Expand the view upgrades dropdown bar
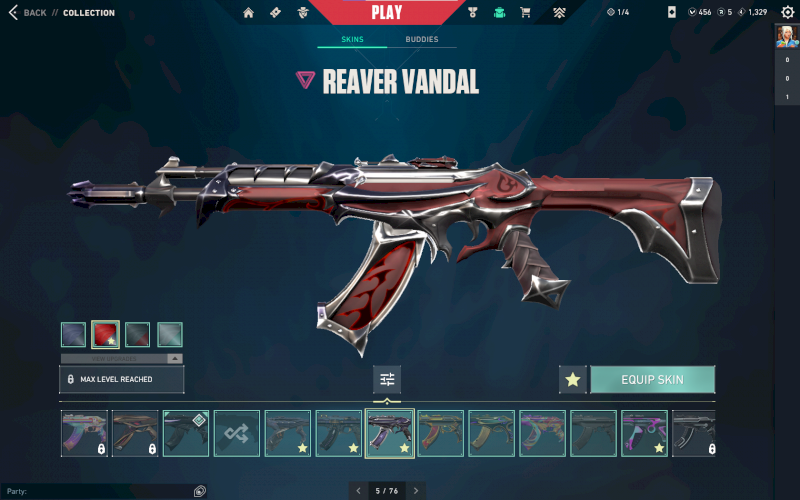 coord(121,358)
